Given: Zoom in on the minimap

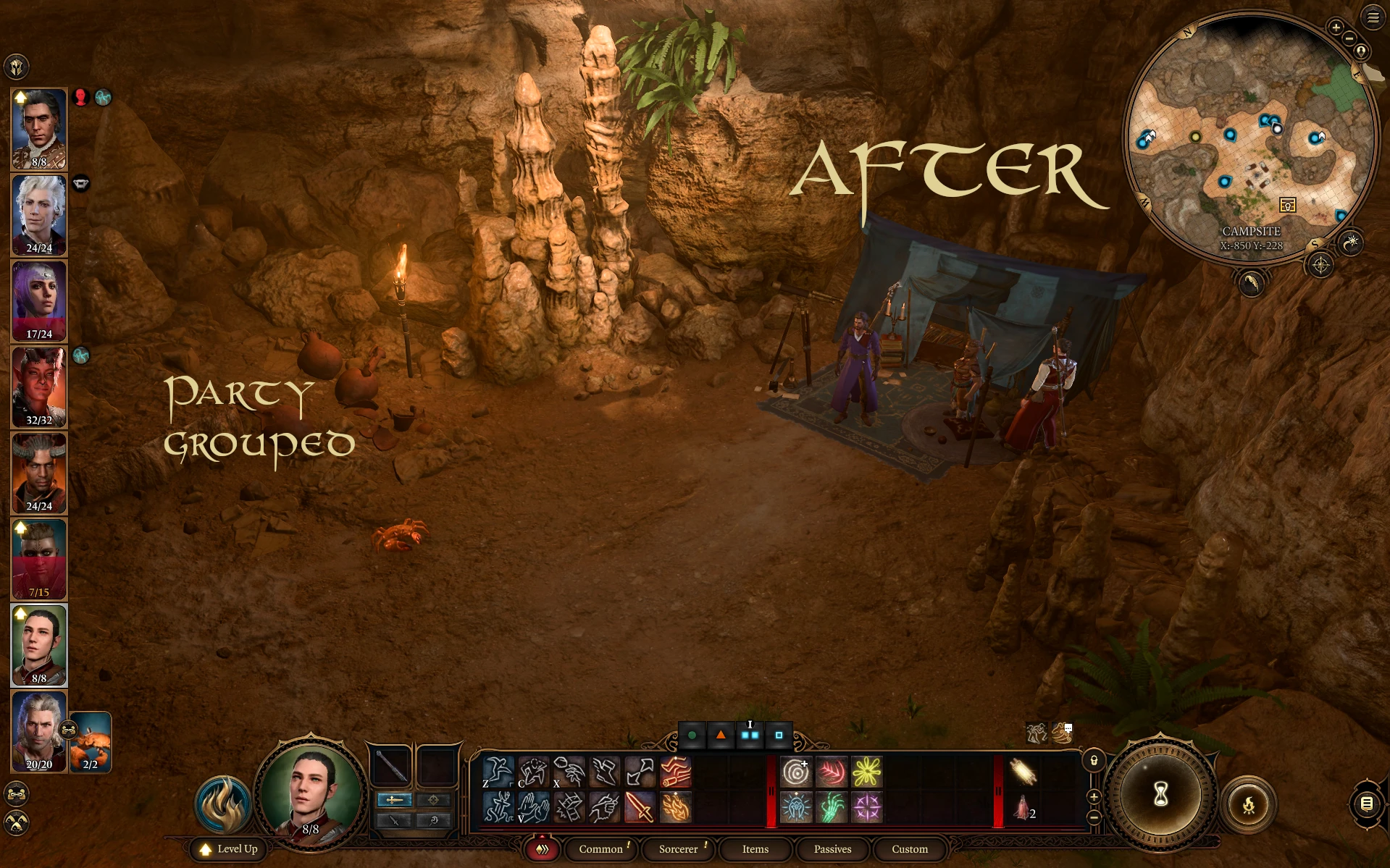Looking at the screenshot, I should pos(1336,28).
